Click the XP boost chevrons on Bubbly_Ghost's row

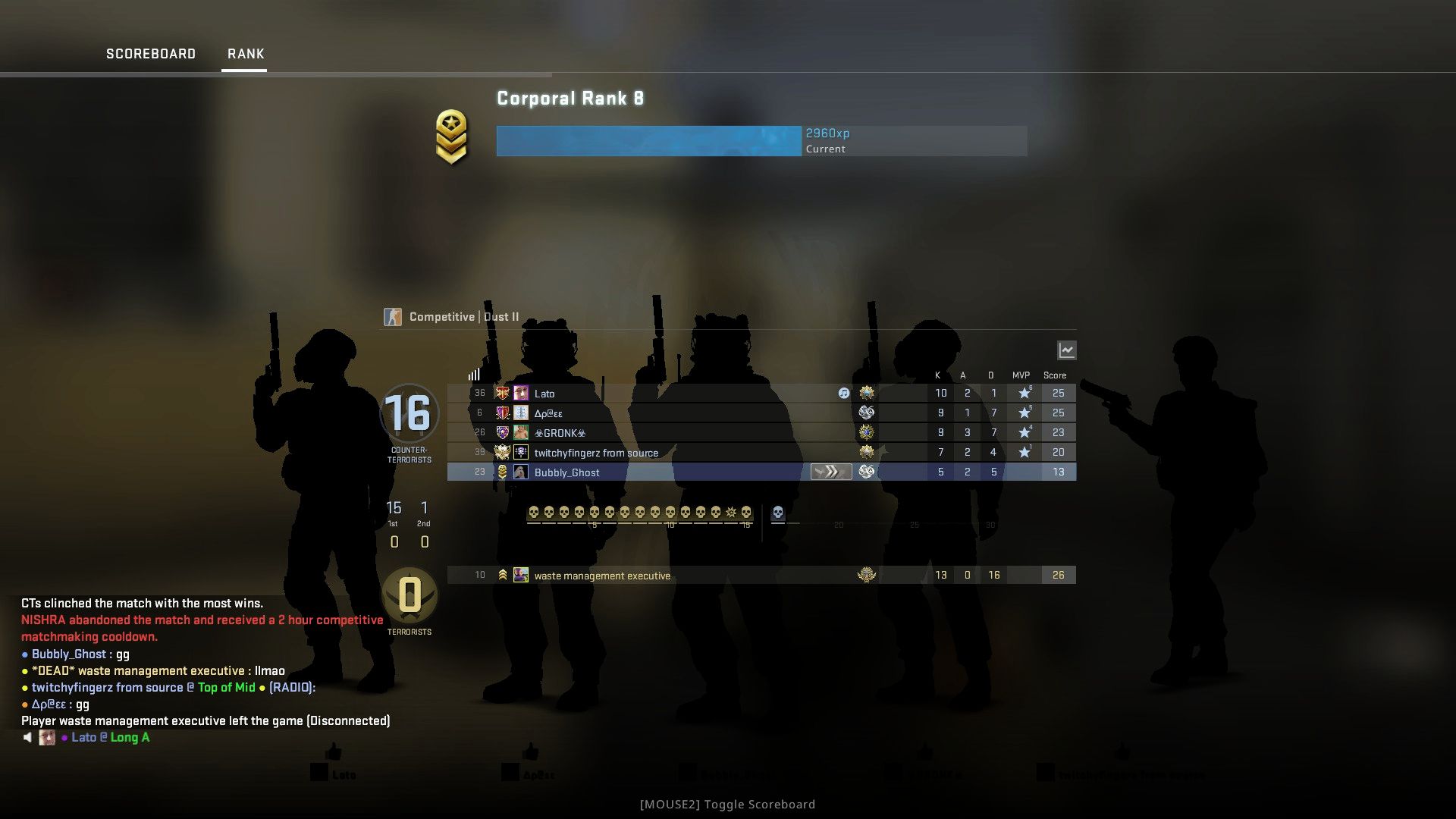pyautogui.click(x=831, y=472)
